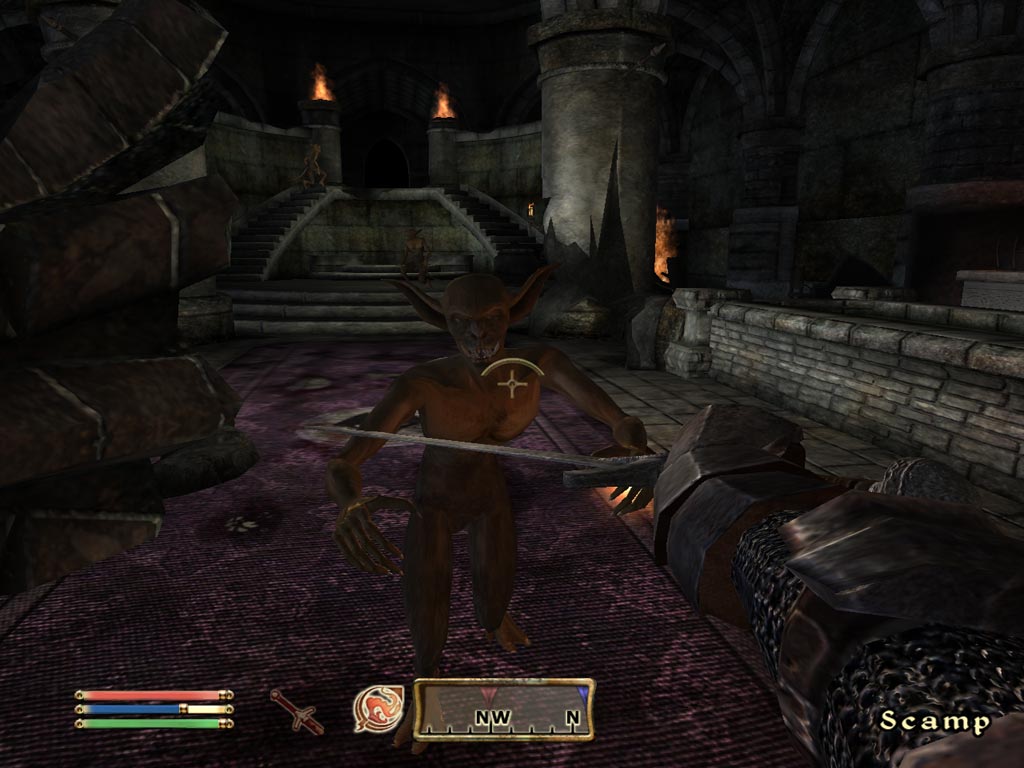Click the compass direction bar

(x=504, y=709)
